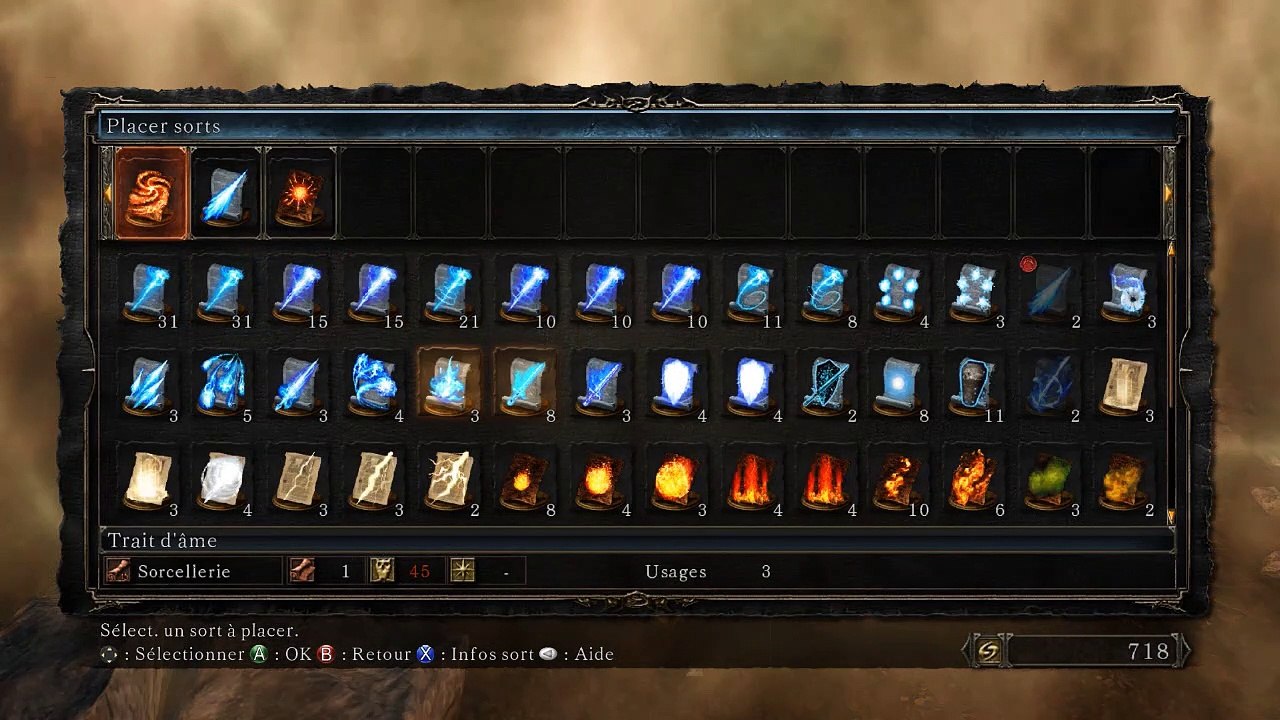Image resolution: width=1280 pixels, height=720 pixels.
Task: Select the attuned swirling flame pyromancy slot
Action: [x=151, y=193]
